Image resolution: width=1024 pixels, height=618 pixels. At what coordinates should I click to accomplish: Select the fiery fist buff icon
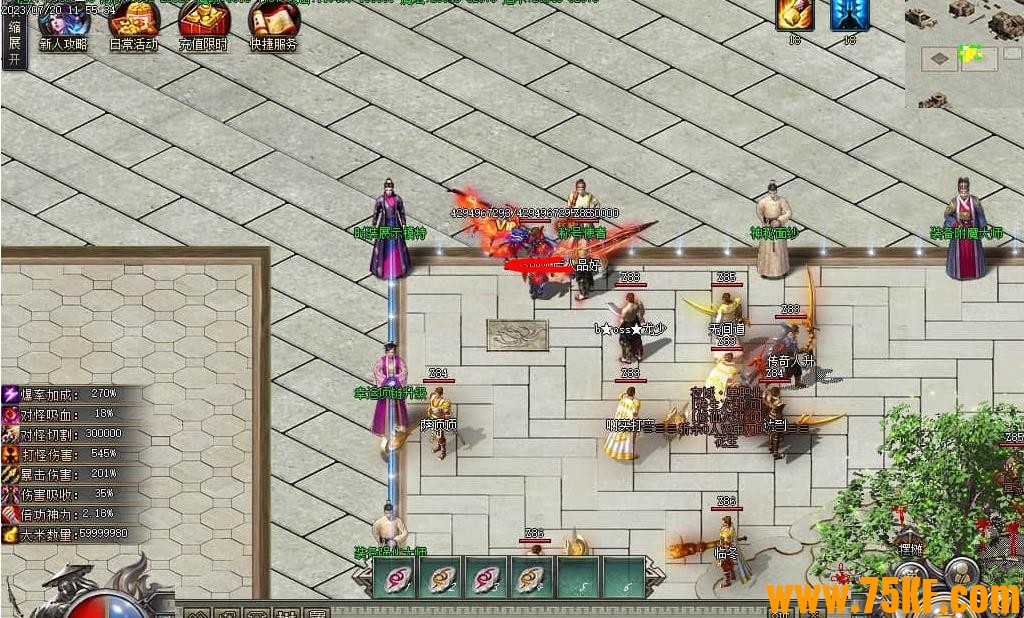pos(795,16)
